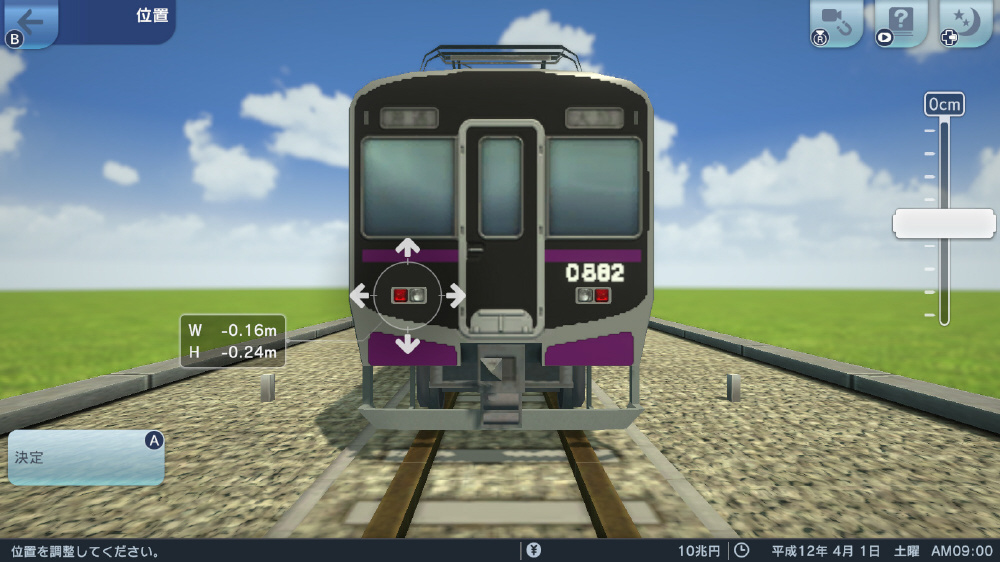Click the clock icon in status bar
Image resolution: width=1000 pixels, height=562 pixels.
pos(741,550)
